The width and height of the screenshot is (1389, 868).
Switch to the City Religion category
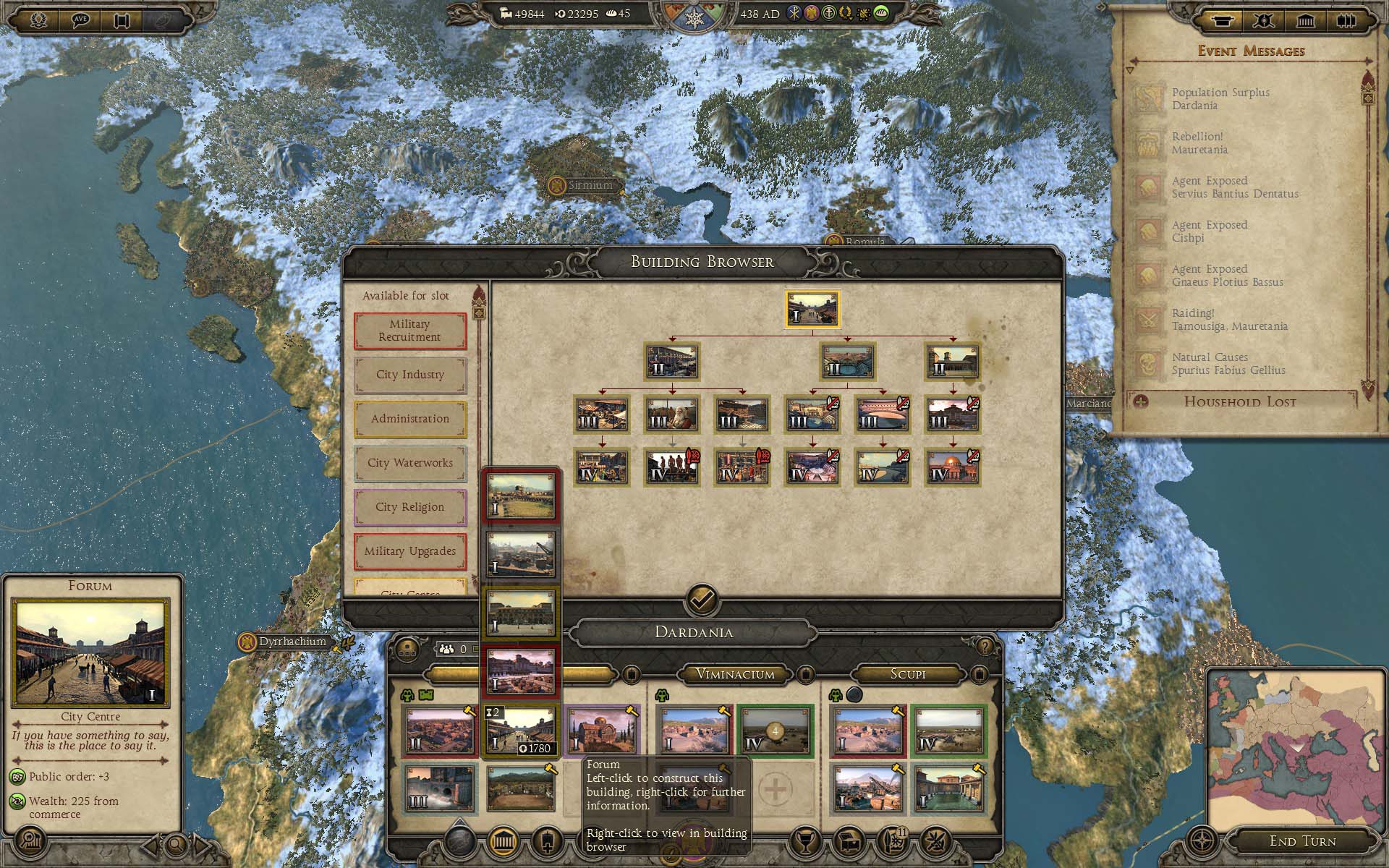[x=409, y=507]
